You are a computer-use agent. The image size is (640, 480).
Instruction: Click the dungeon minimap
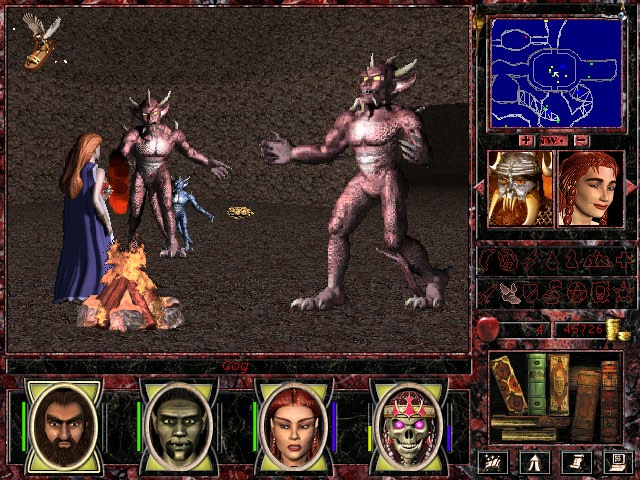pyautogui.click(x=554, y=75)
